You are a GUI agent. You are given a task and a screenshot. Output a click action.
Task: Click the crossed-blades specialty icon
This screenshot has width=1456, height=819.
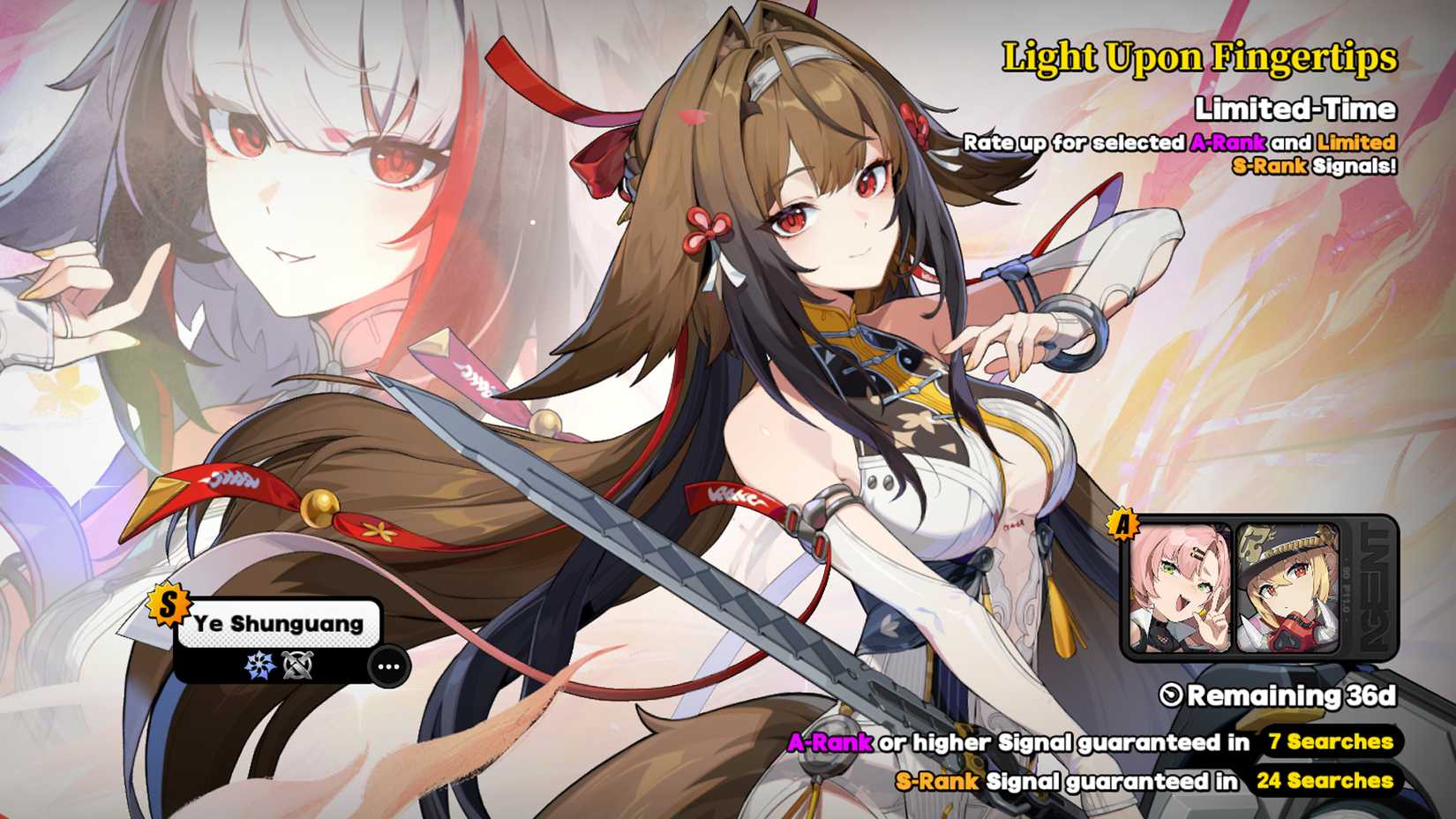pyautogui.click(x=296, y=664)
